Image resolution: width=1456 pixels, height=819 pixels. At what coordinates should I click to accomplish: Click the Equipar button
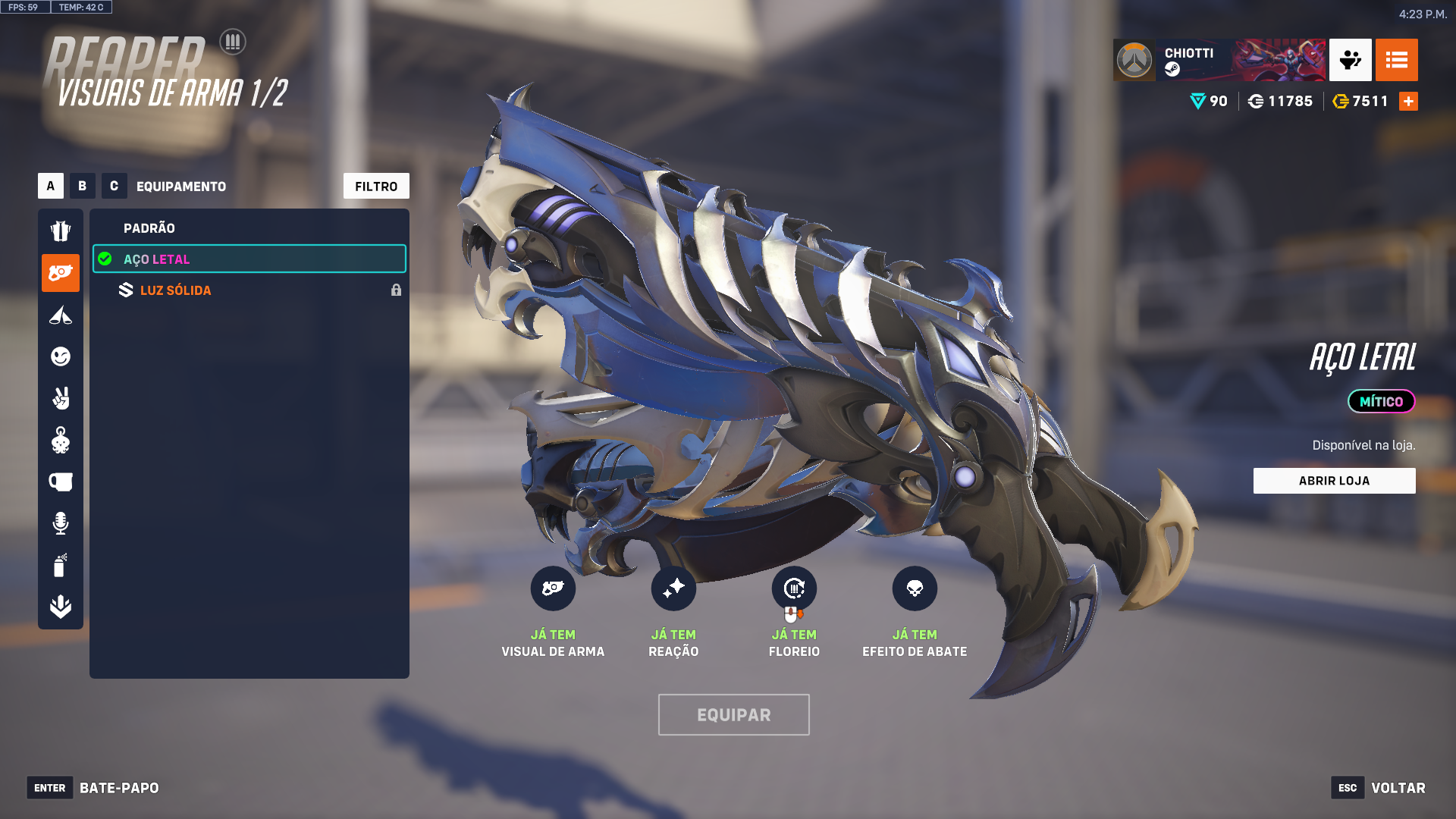coord(733,714)
